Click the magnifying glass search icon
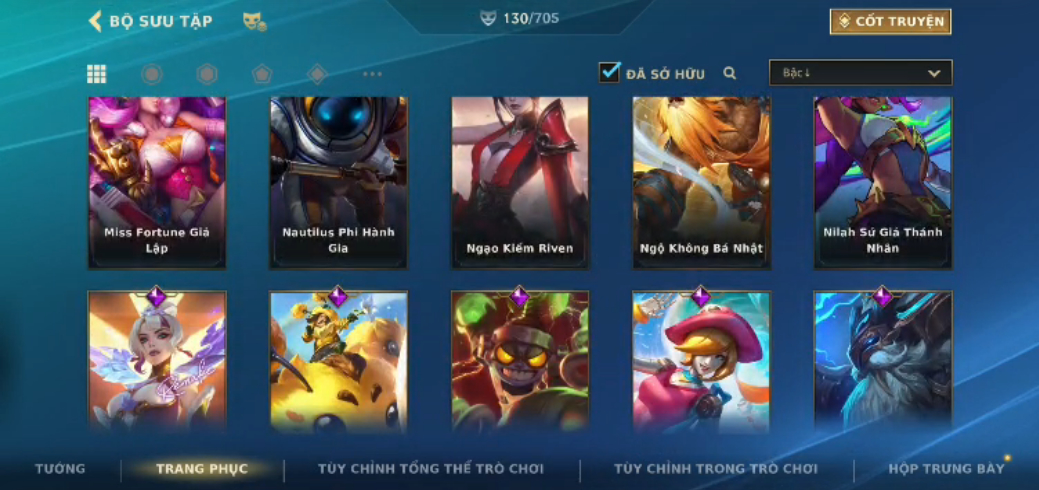 pos(730,73)
